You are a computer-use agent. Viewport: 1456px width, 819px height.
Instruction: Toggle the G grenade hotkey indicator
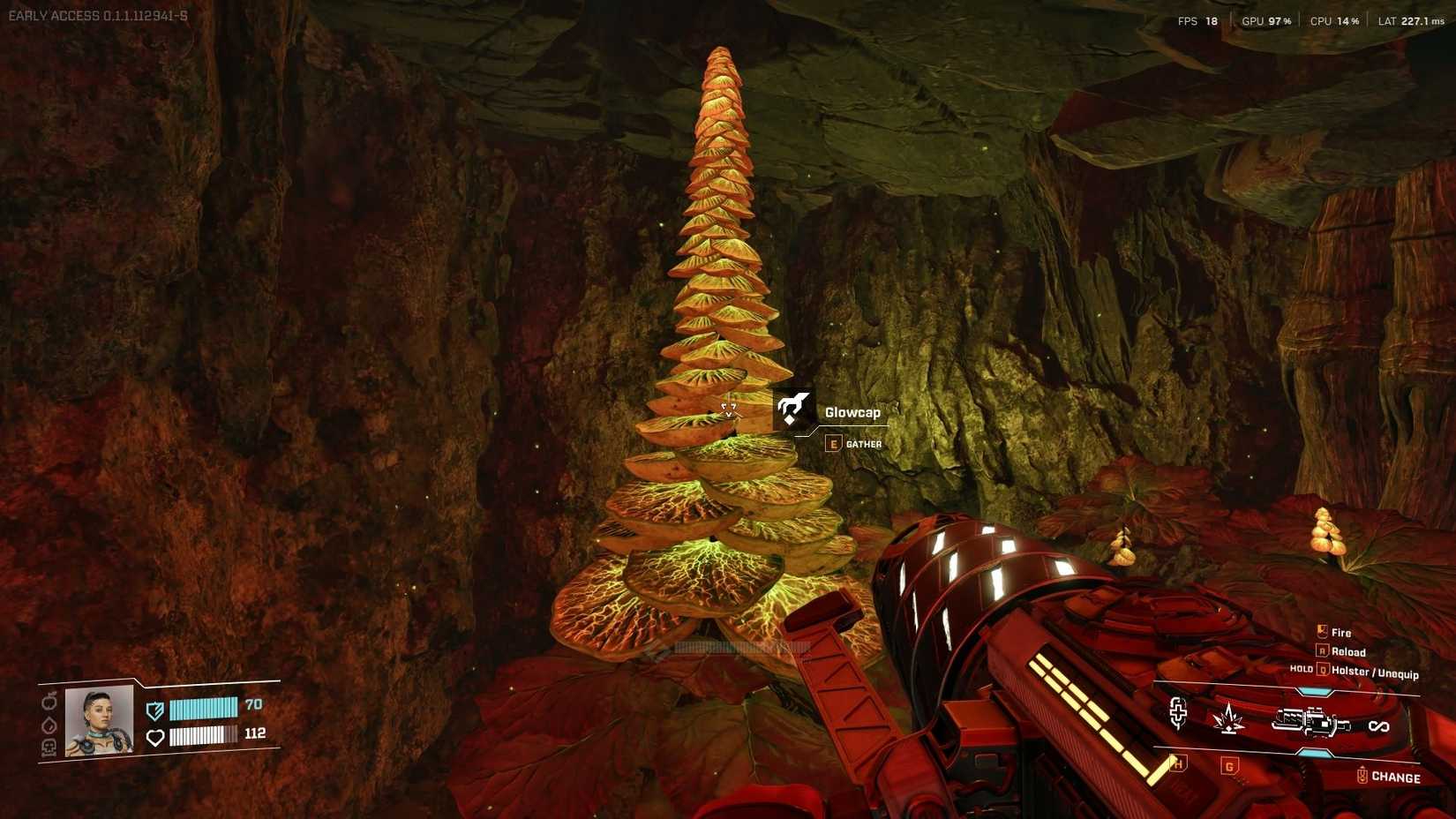(x=1229, y=766)
